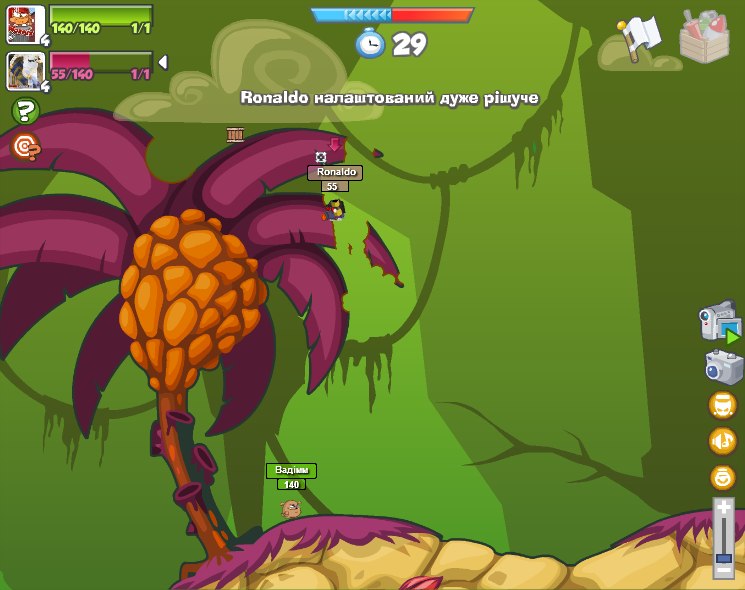The width and height of the screenshot is (745, 590).
Task: Click the white arrow beside team bars
Action: (x=163, y=62)
